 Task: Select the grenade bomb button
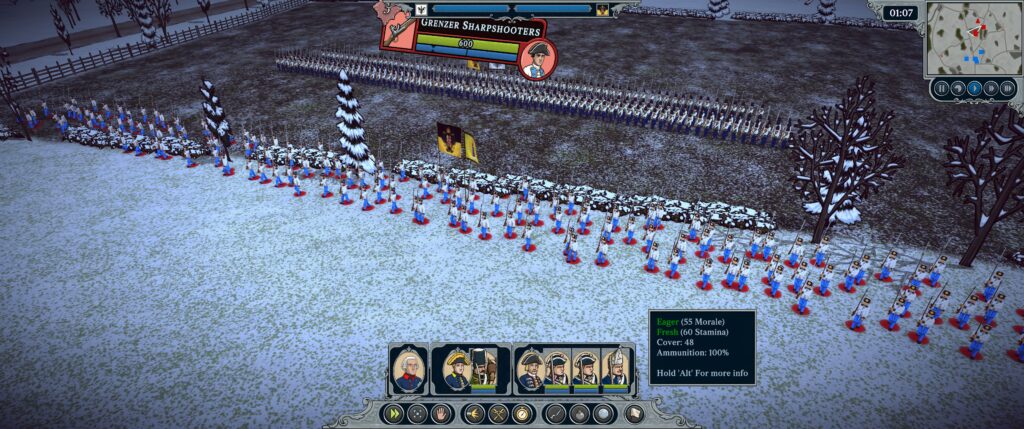click(581, 413)
